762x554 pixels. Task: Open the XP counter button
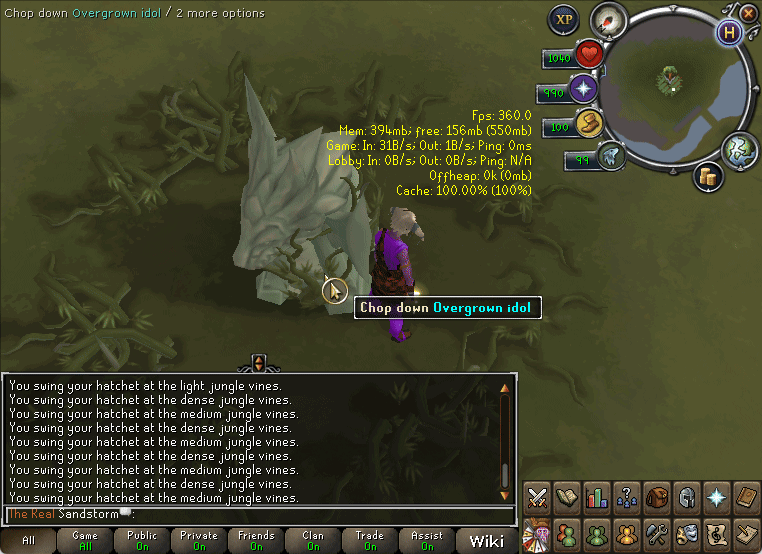[565, 19]
